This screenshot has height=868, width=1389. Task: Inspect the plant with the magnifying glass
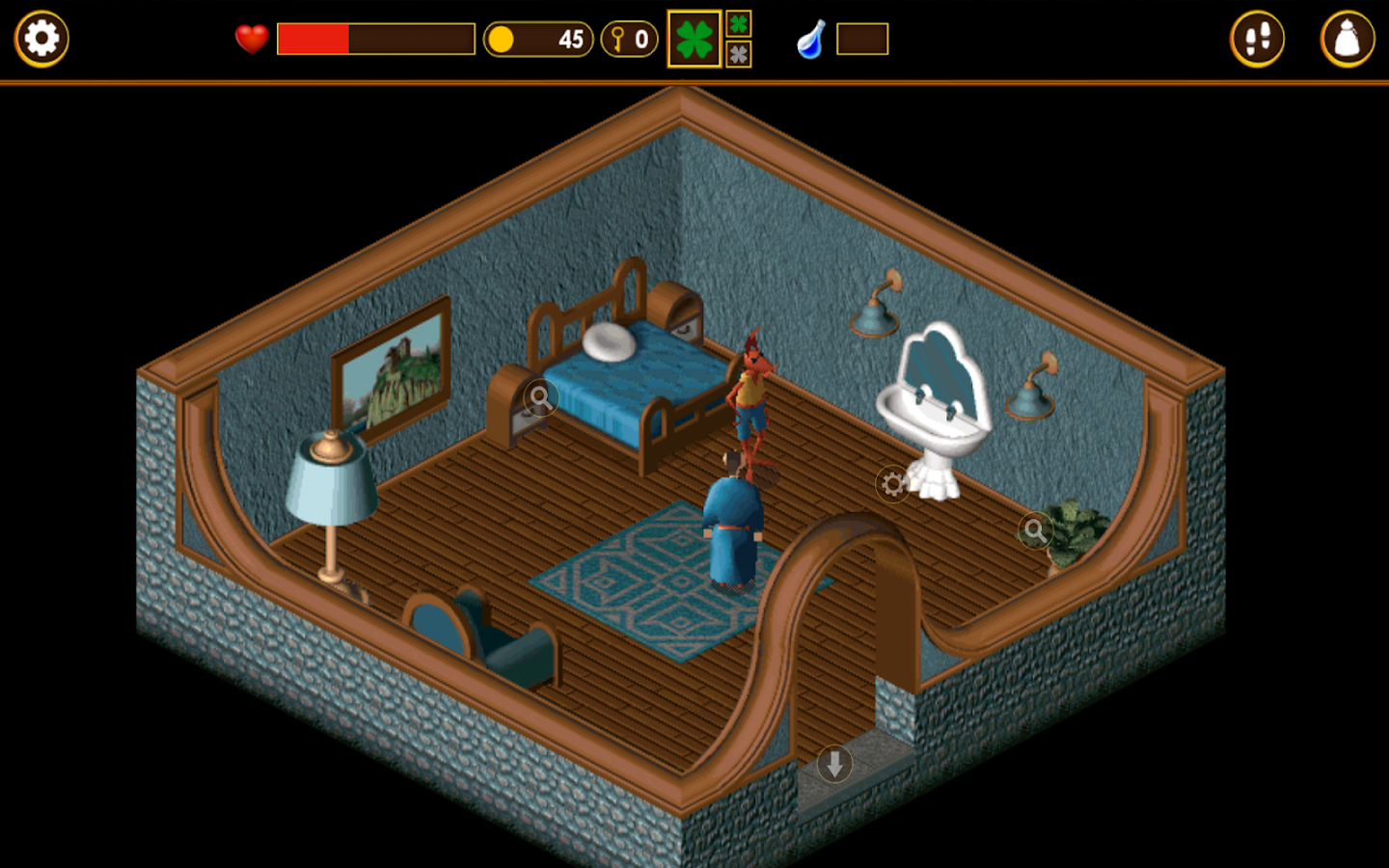coord(1035,530)
